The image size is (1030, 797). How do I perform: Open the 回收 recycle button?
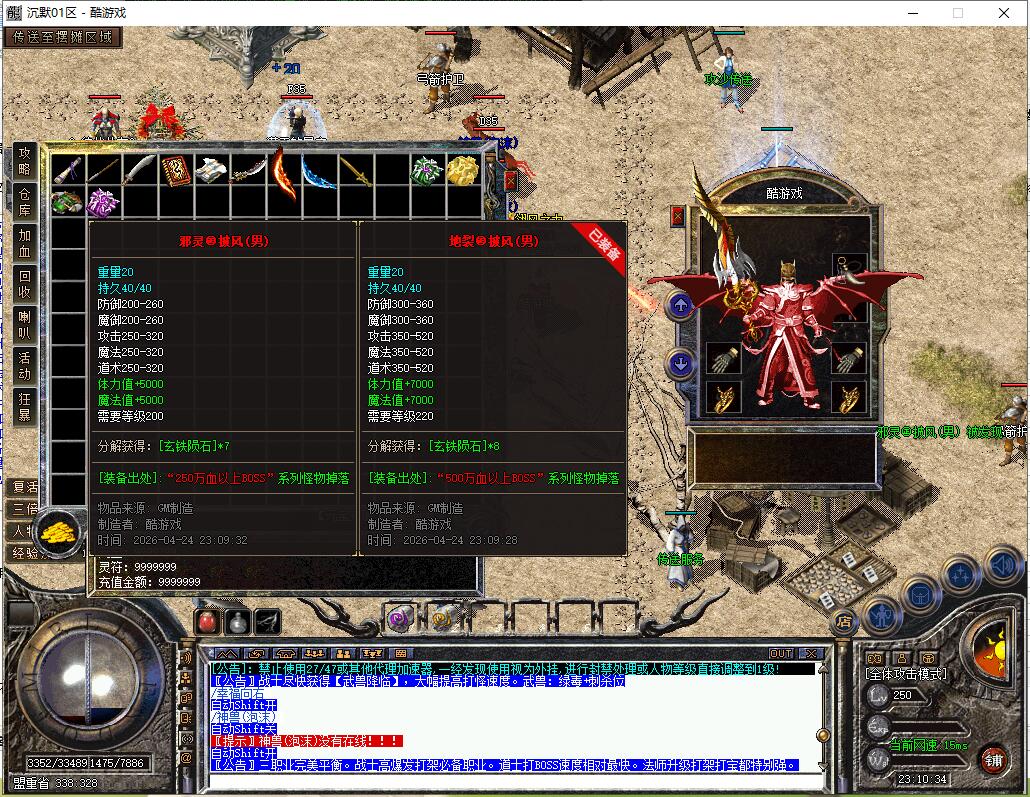pos(25,284)
